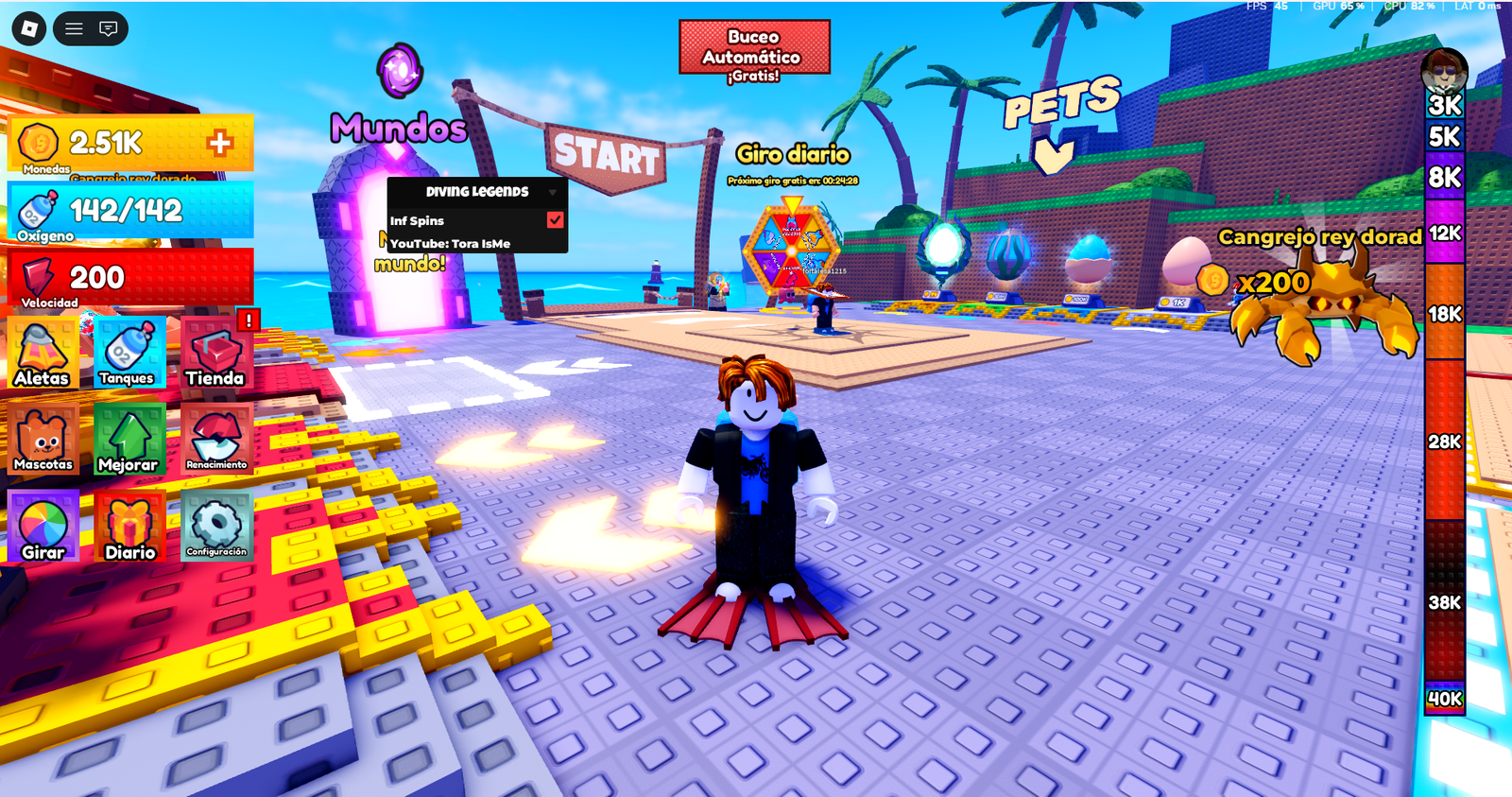Open the Girar spin wheel menu
This screenshot has height=797, width=1512.
pyautogui.click(x=43, y=527)
